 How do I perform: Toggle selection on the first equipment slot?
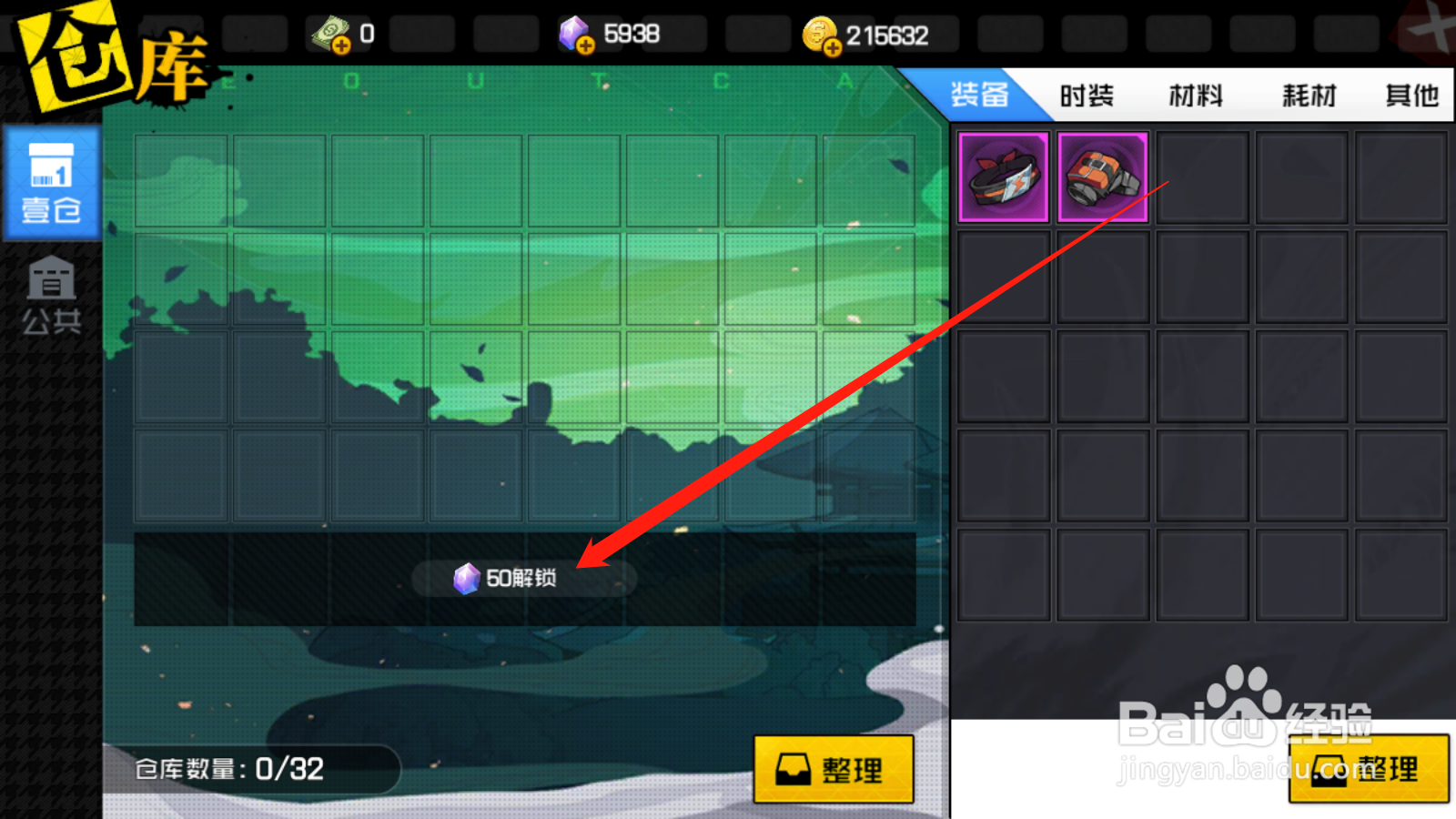click(1003, 175)
